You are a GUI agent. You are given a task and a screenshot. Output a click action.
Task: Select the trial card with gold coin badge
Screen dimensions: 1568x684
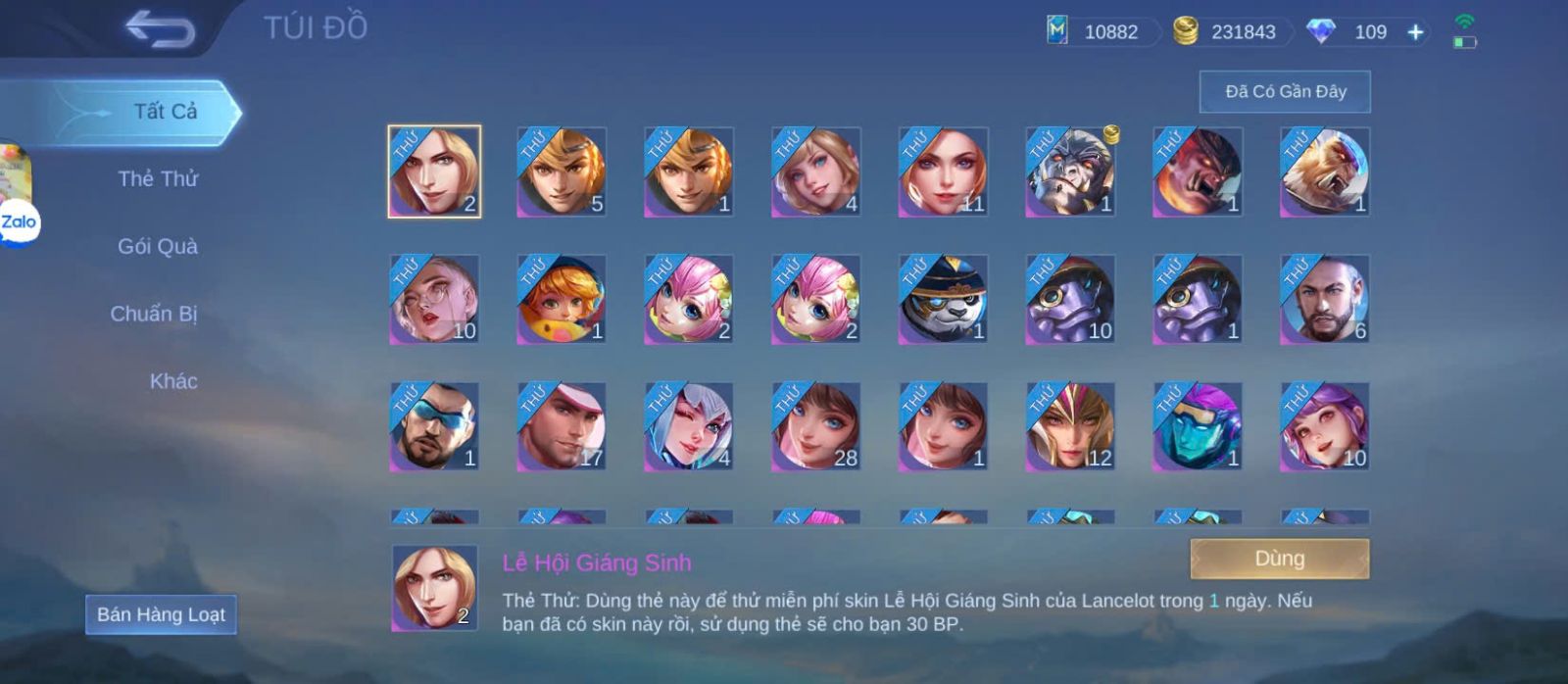click(1070, 172)
